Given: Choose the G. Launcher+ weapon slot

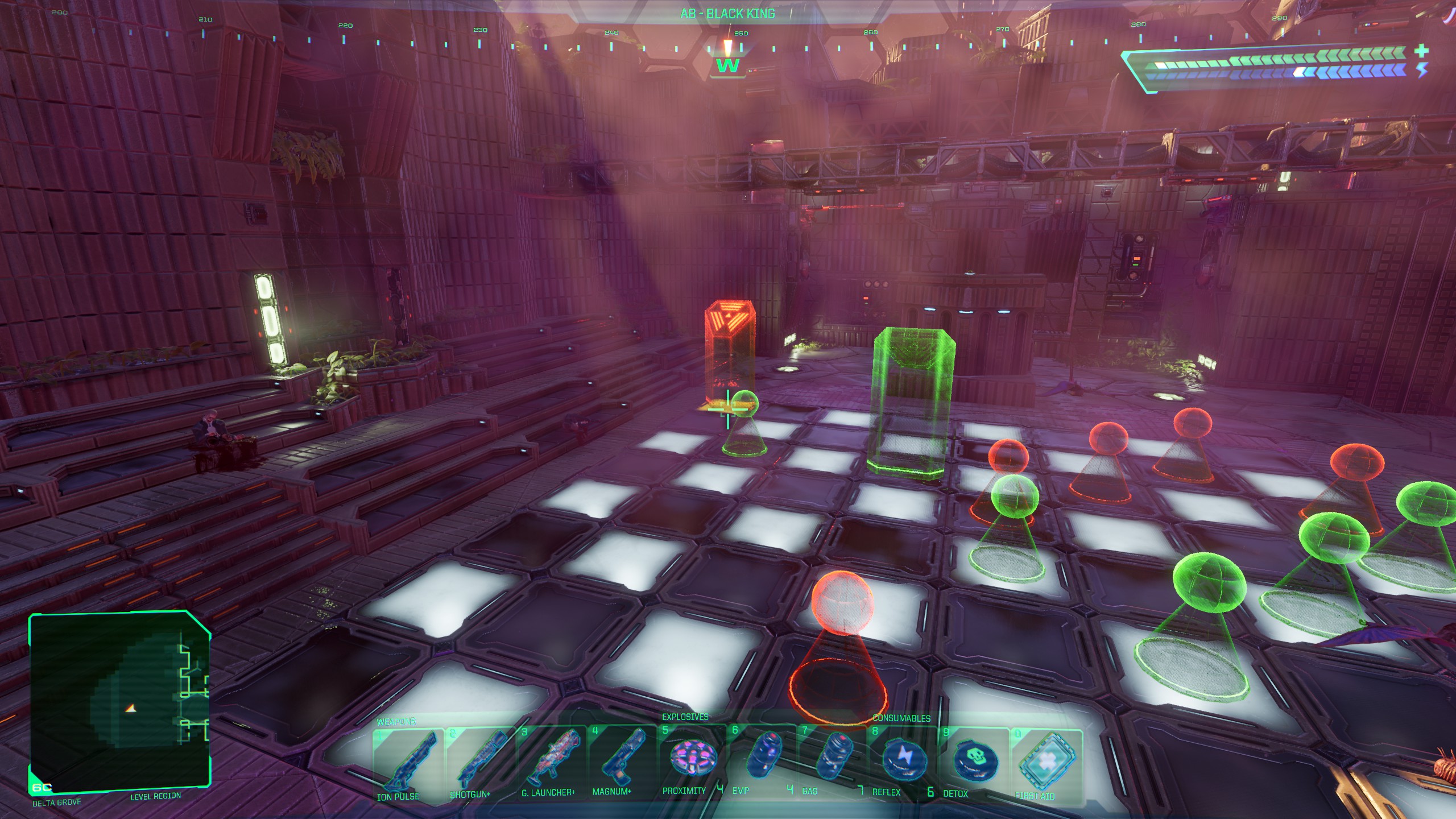Looking at the screenshot, I should click(551, 759).
